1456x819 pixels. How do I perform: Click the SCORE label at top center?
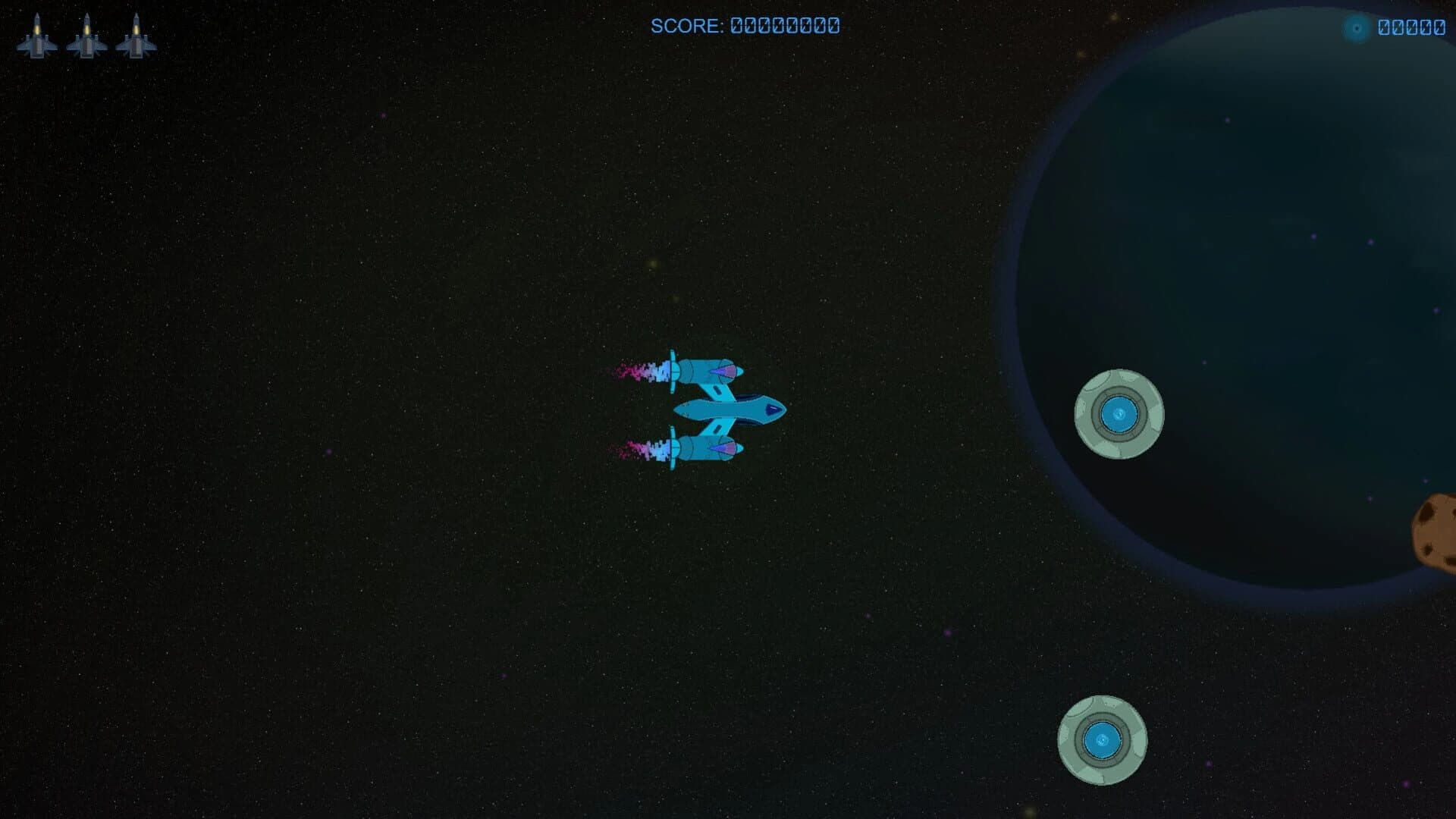686,27
